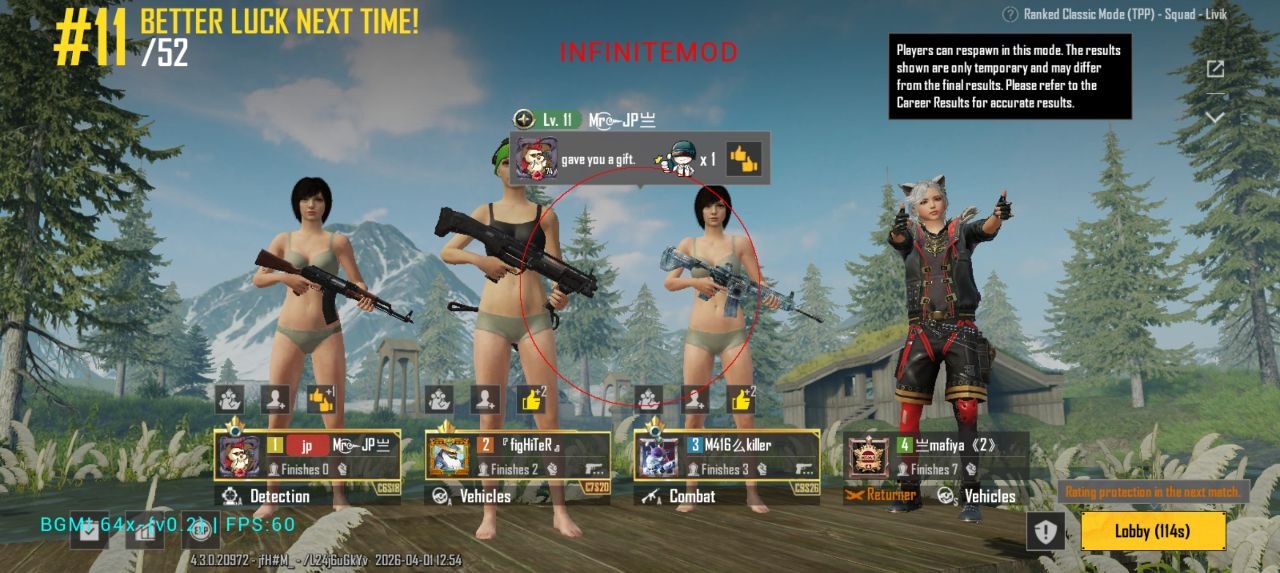Open jp's player card
The height and width of the screenshot is (573, 1280).
click(308, 456)
